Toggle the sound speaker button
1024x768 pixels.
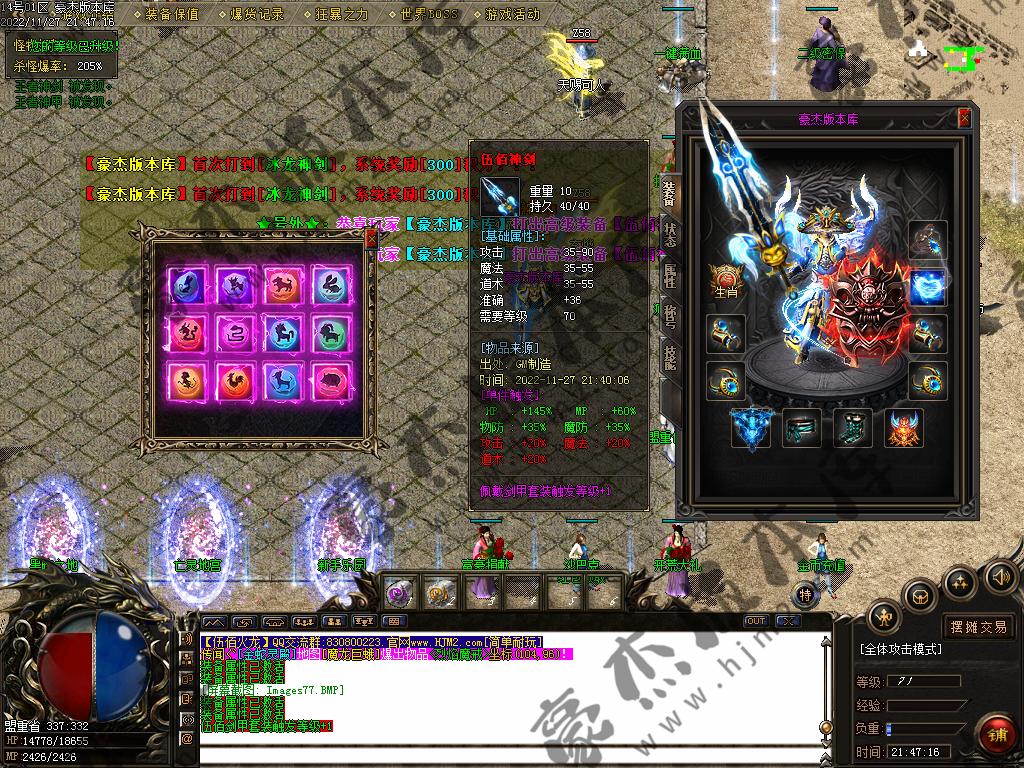pos(1000,577)
